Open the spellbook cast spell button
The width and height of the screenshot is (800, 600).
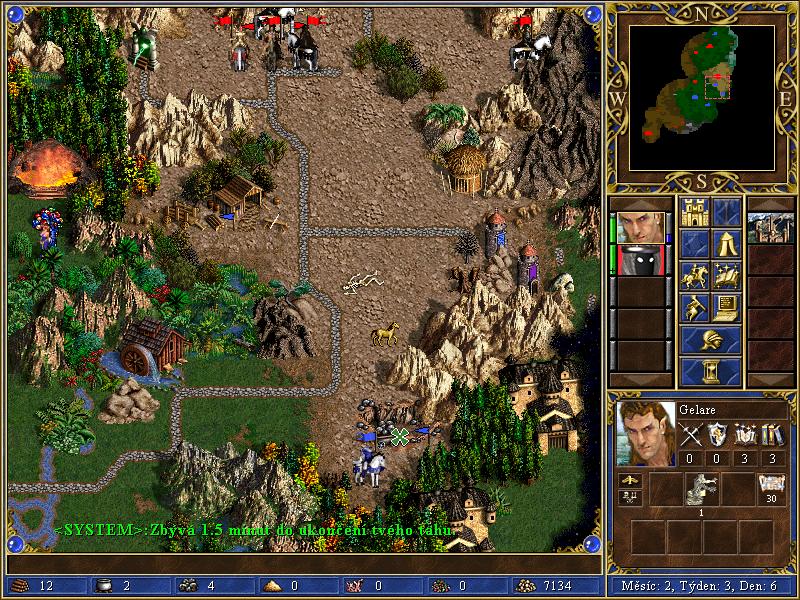[727, 275]
